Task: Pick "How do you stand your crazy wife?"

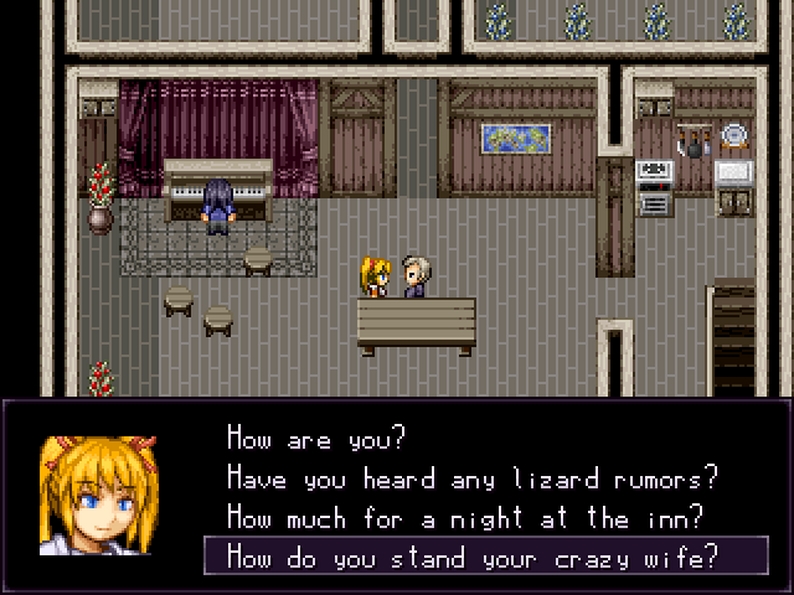Action: (472, 555)
